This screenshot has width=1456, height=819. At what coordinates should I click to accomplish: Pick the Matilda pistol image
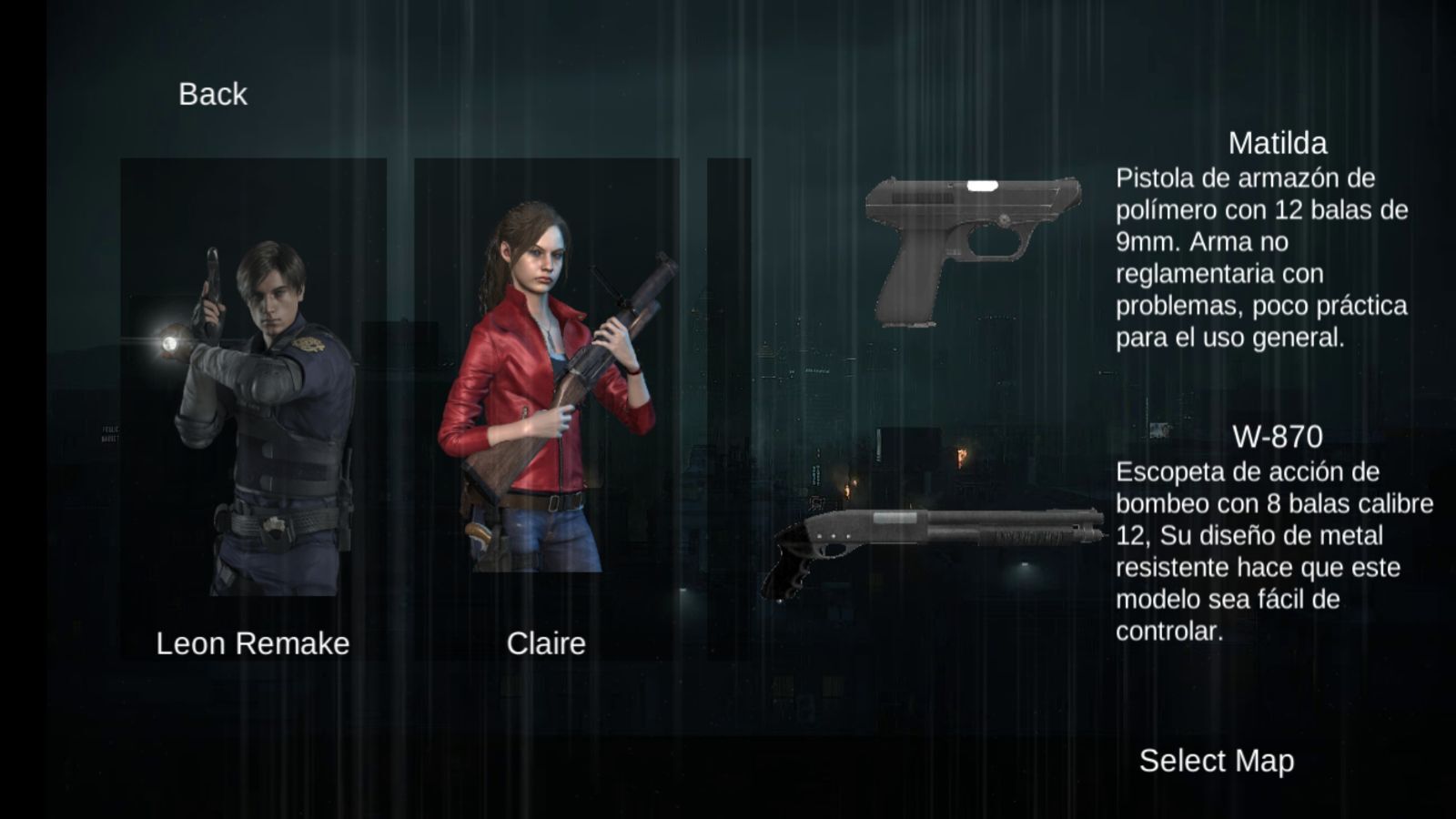pos(972,251)
